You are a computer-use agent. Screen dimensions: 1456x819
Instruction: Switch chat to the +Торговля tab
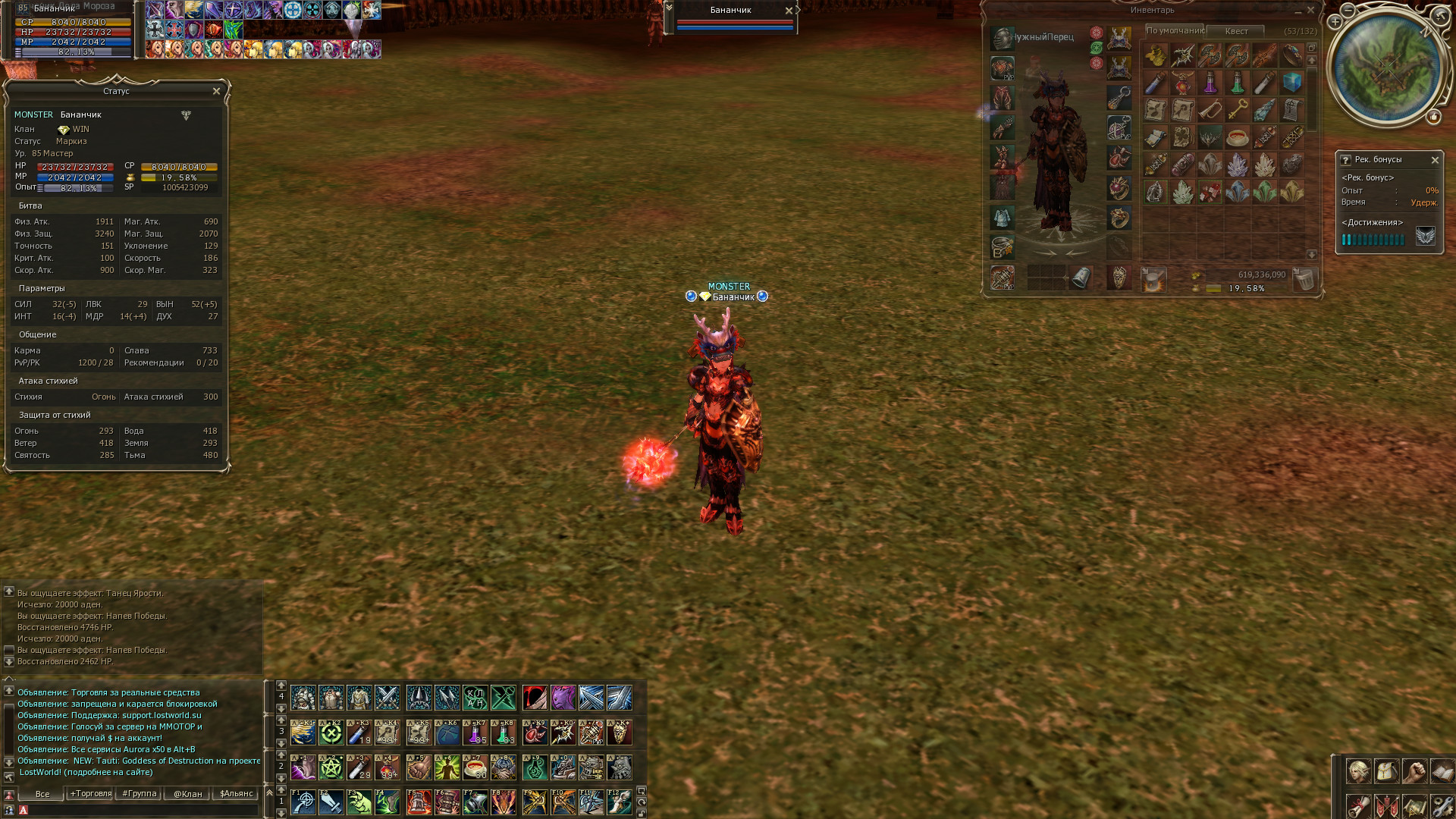click(90, 794)
